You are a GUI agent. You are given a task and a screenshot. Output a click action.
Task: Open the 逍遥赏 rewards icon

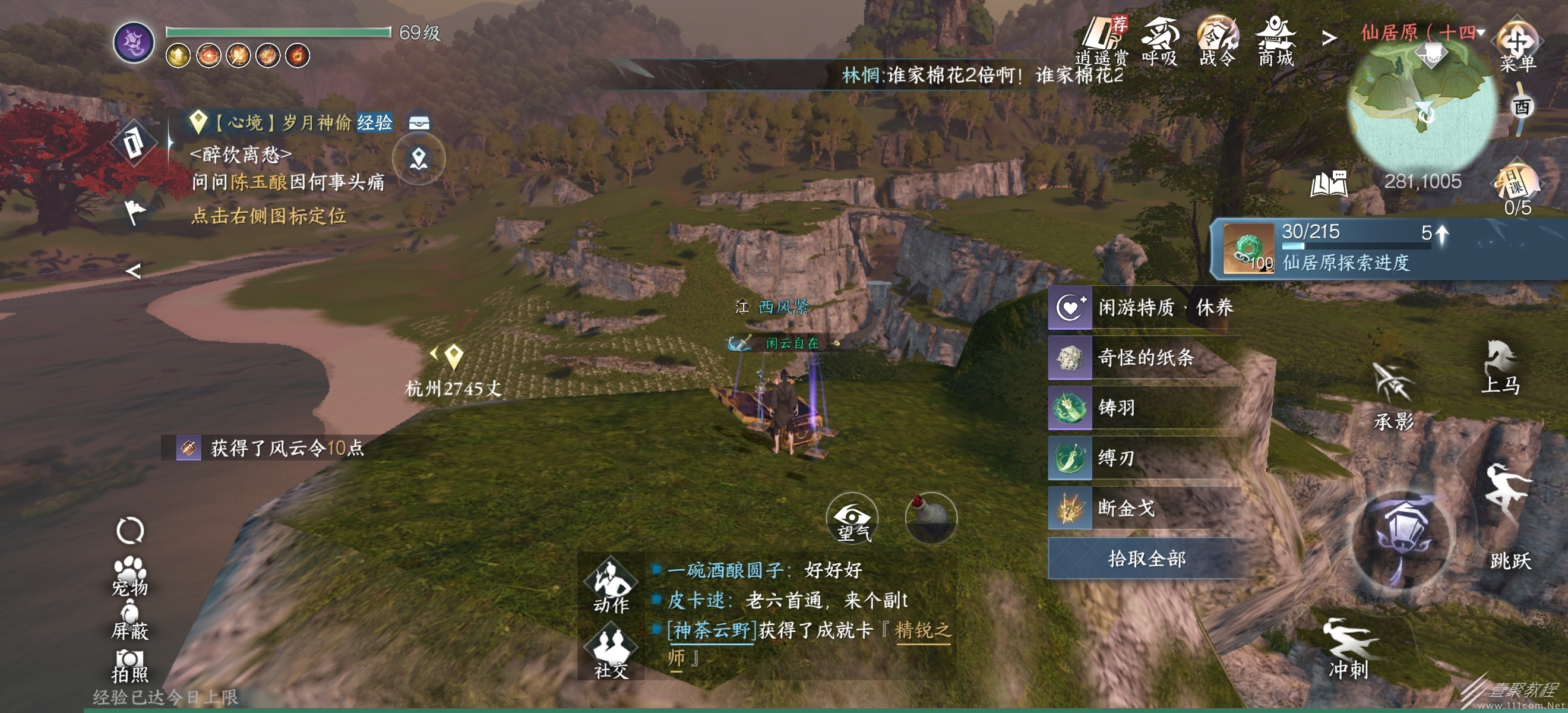tap(1102, 40)
